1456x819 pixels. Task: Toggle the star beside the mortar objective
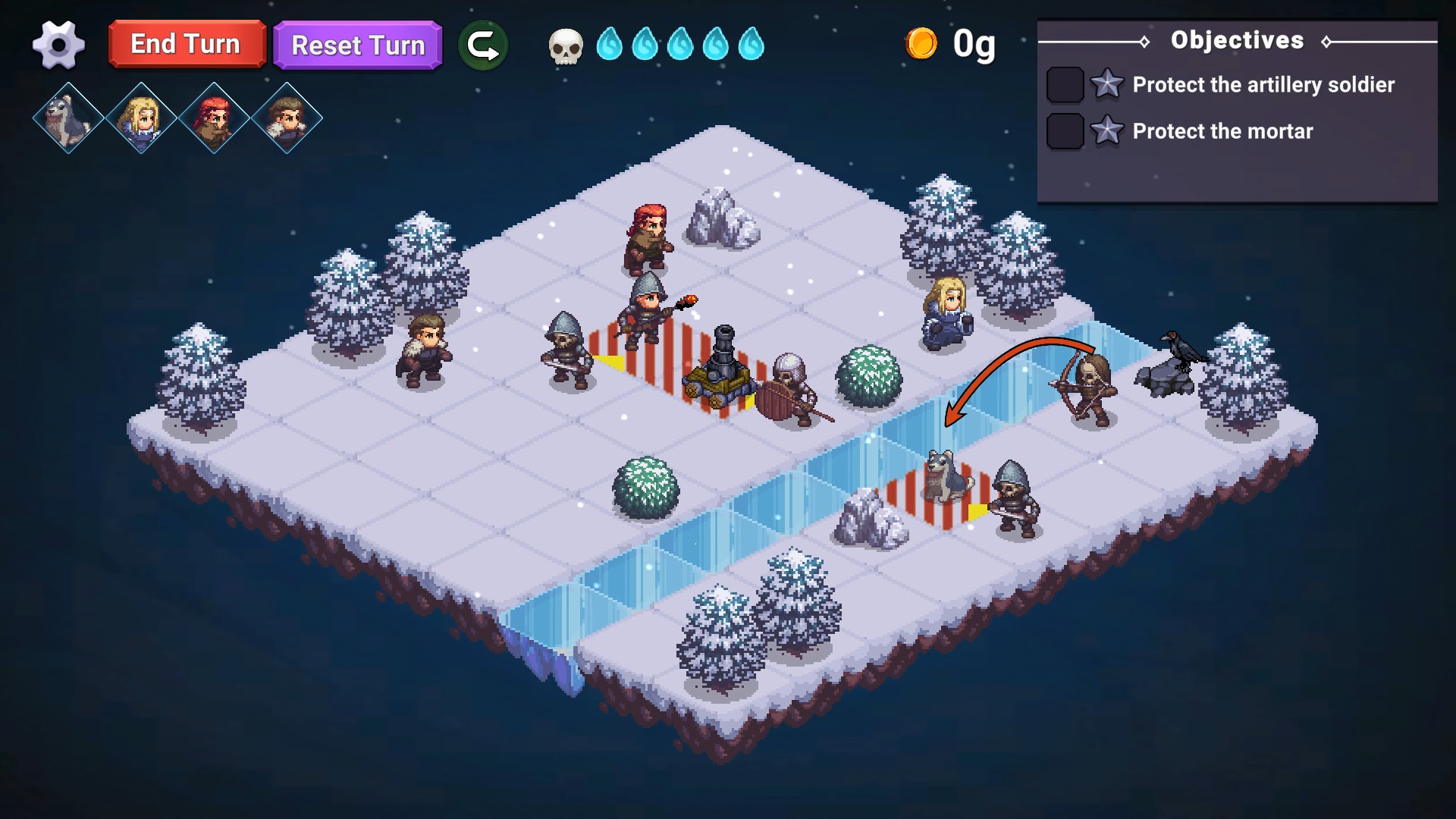pyautogui.click(x=1107, y=130)
